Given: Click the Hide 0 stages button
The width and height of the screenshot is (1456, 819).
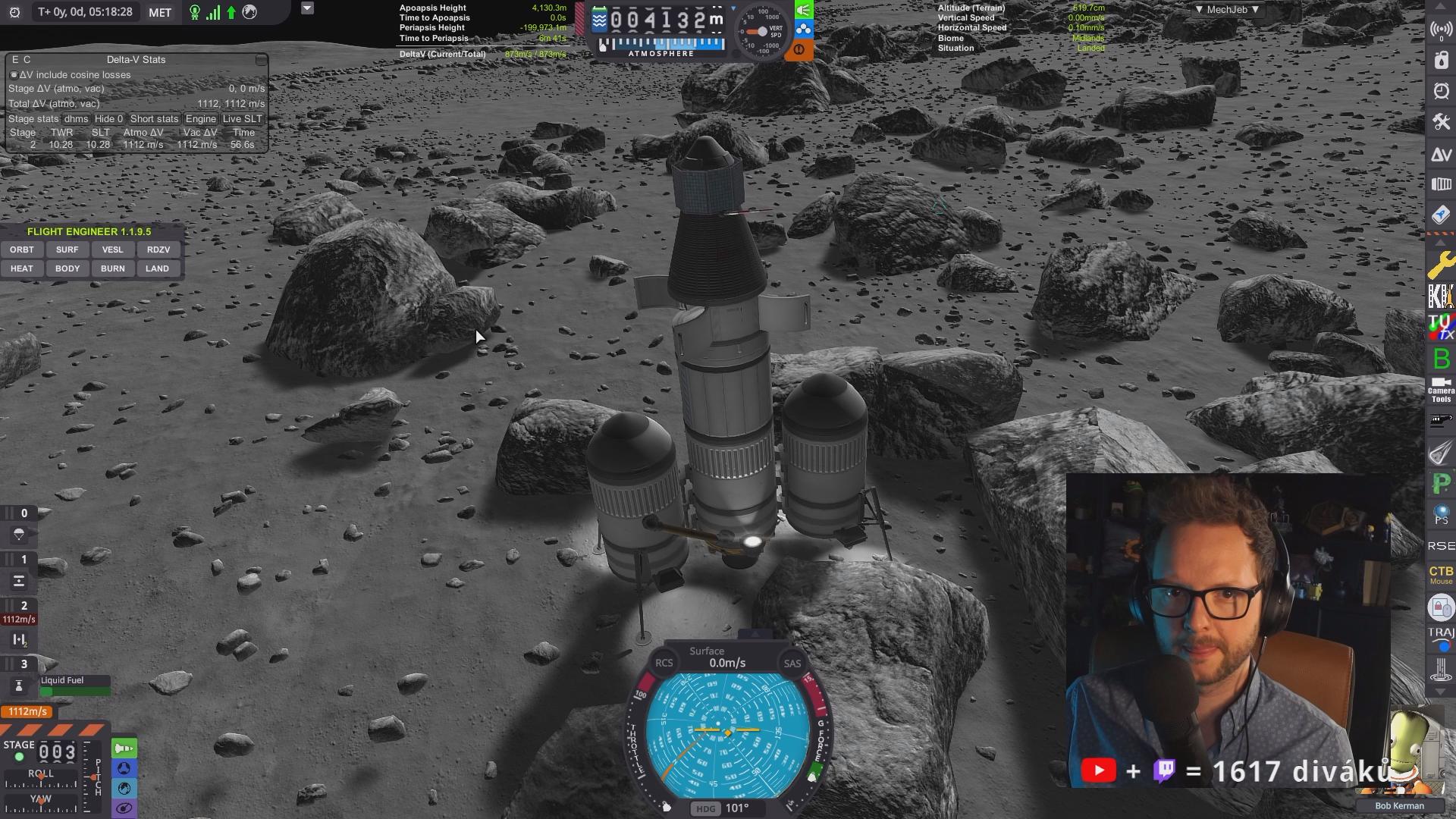Looking at the screenshot, I should [108, 119].
